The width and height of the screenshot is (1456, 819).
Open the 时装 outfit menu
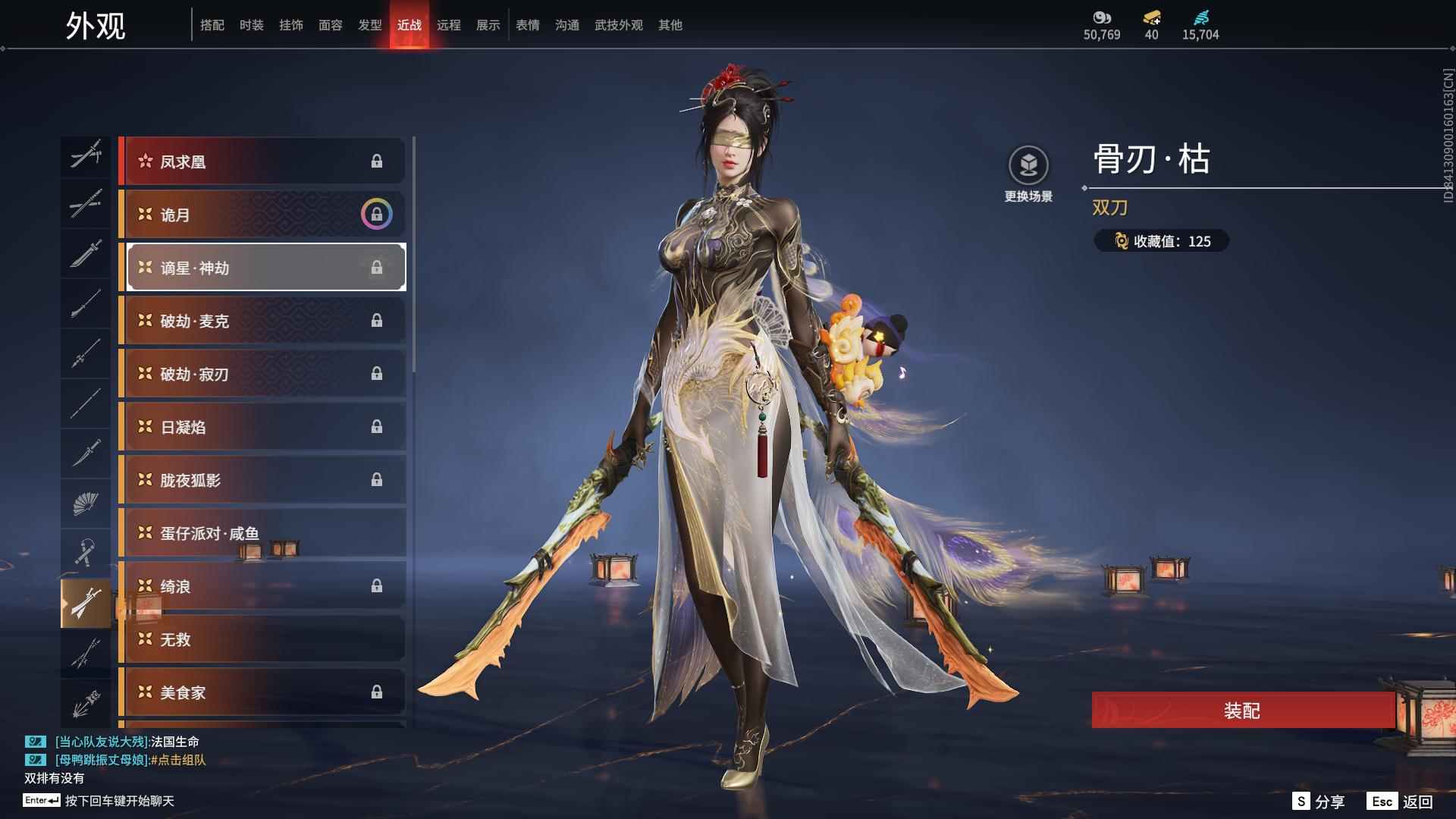click(250, 24)
